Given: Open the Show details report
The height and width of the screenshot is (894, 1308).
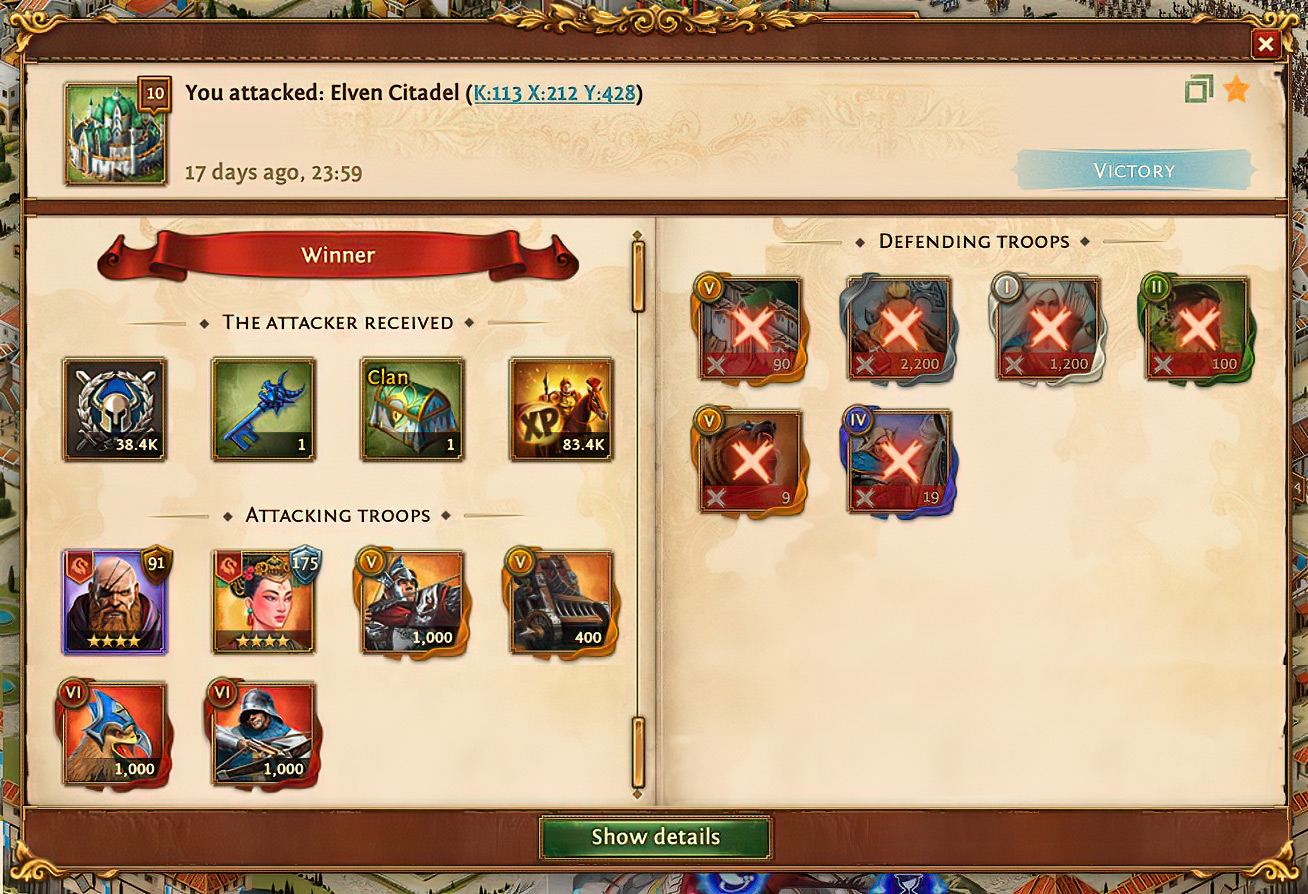Looking at the screenshot, I should 655,837.
